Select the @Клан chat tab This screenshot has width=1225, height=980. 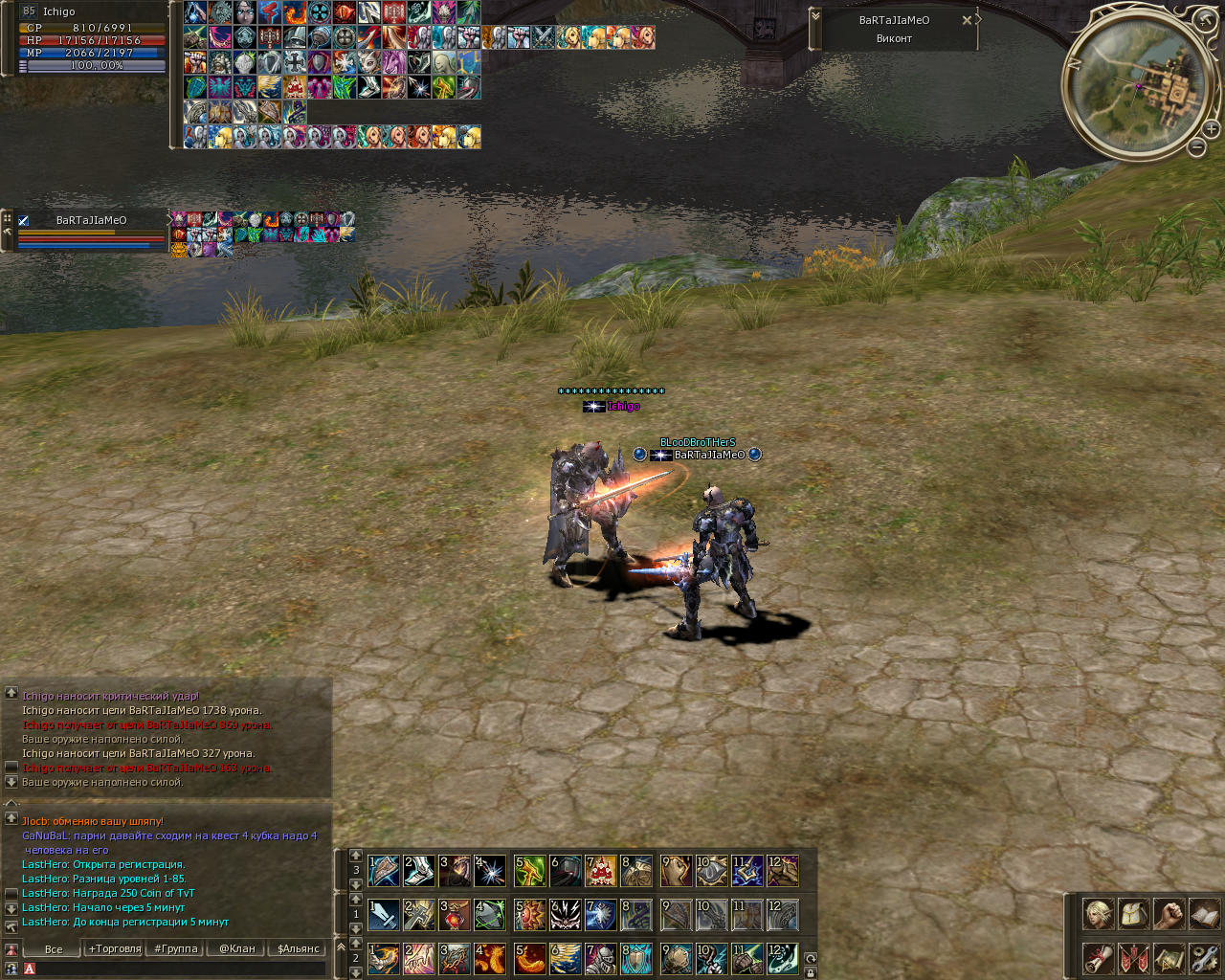pos(237,948)
